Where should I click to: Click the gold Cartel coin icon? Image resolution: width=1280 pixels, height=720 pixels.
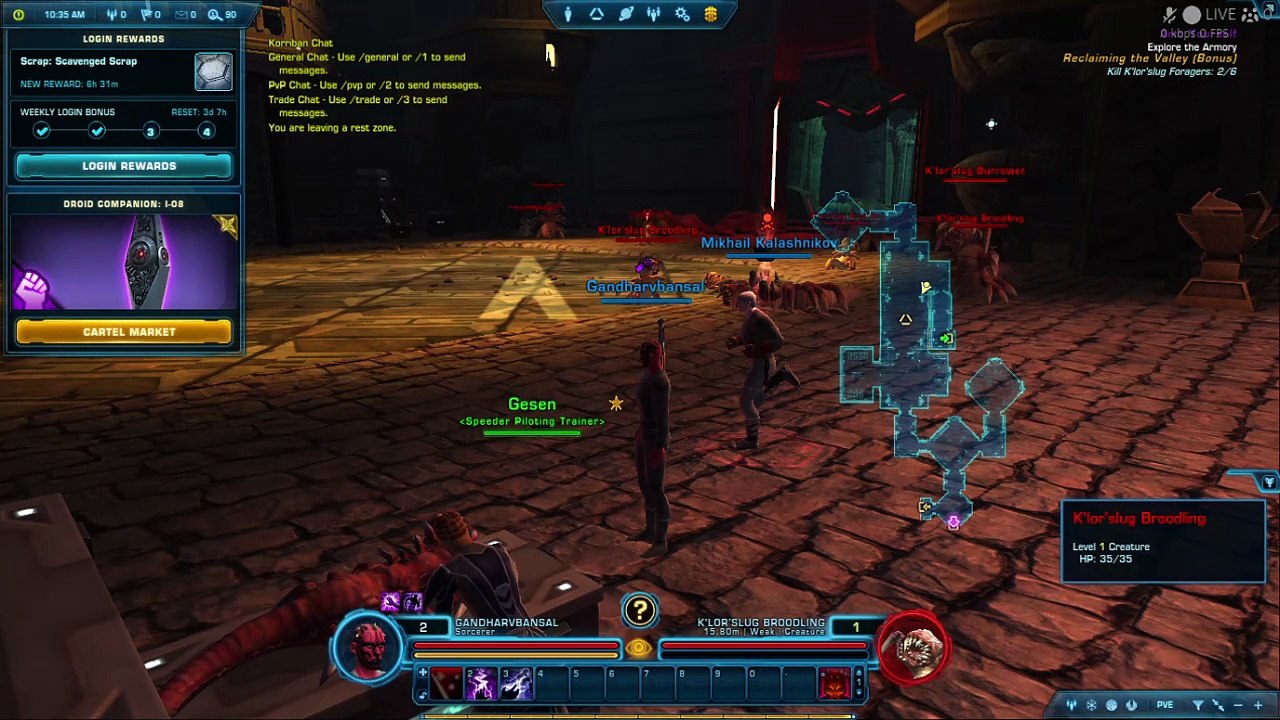tap(711, 14)
